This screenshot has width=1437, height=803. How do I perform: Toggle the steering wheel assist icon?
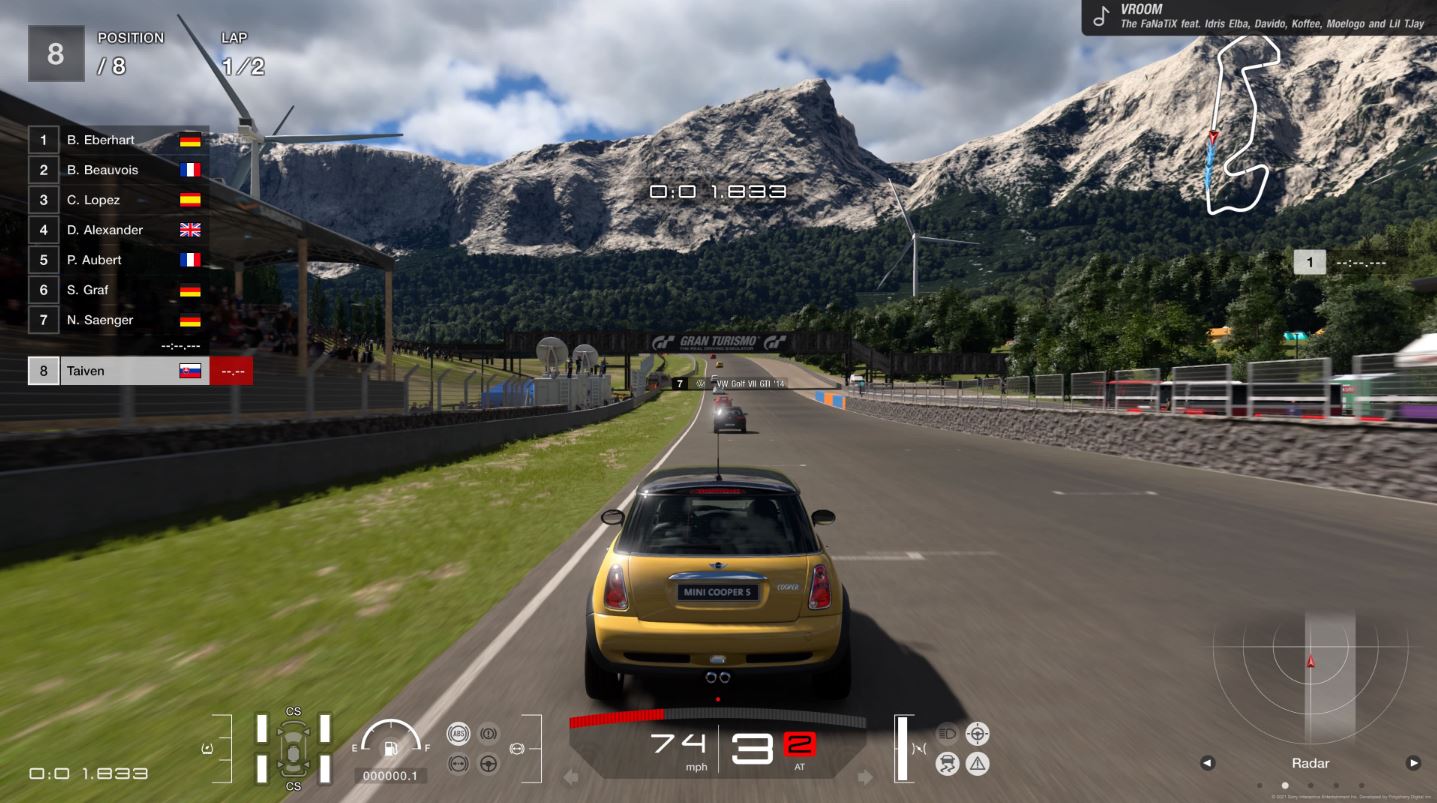click(x=488, y=764)
